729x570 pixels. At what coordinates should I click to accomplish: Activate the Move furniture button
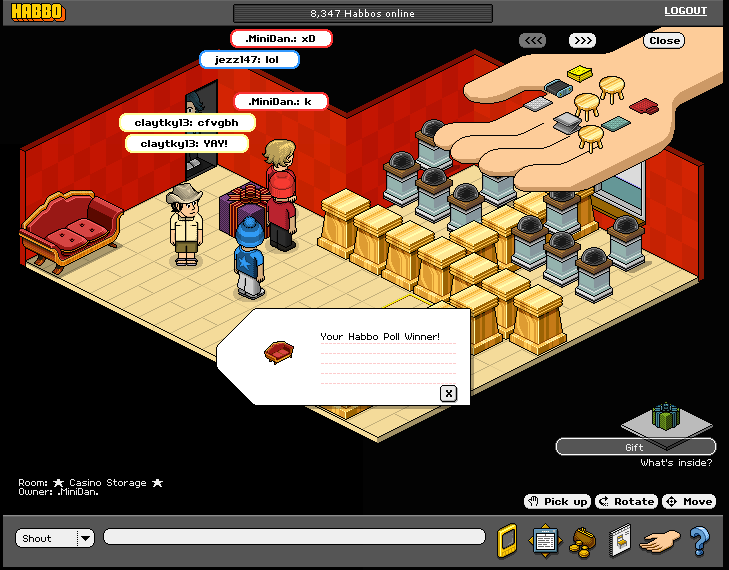pos(689,501)
